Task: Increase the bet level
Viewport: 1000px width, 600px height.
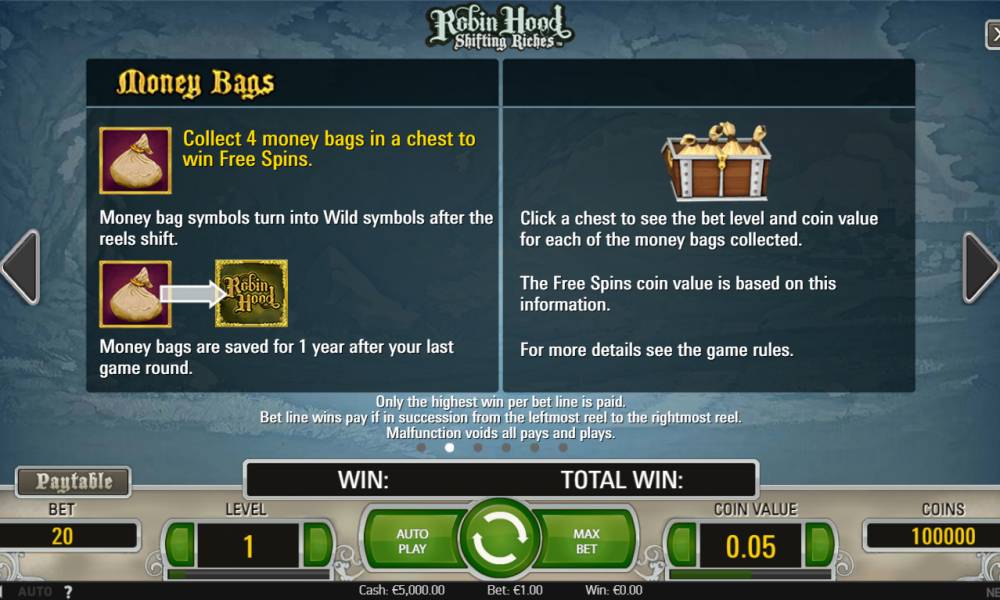Action: pos(318,545)
